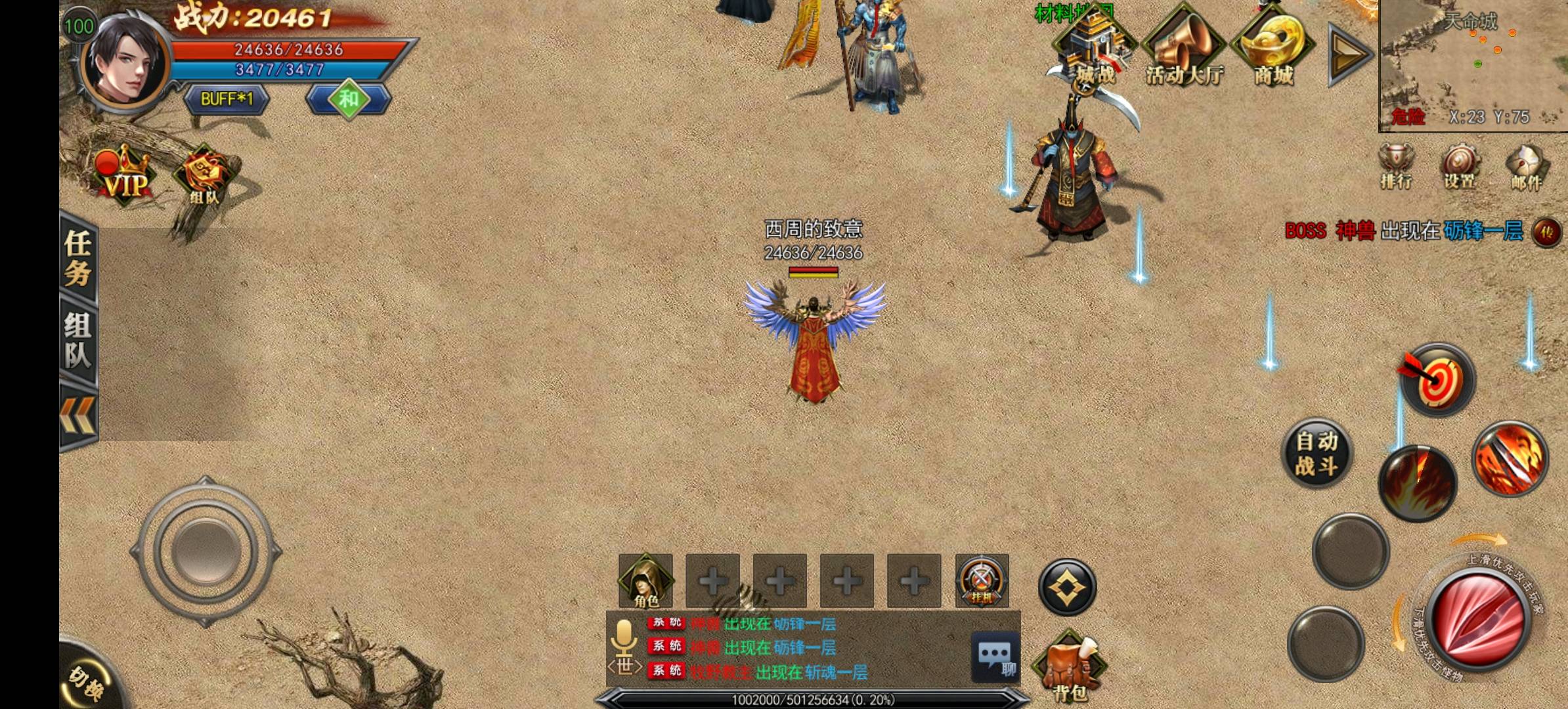Open the 任务 quest tab
1568x709 pixels.
[78, 259]
